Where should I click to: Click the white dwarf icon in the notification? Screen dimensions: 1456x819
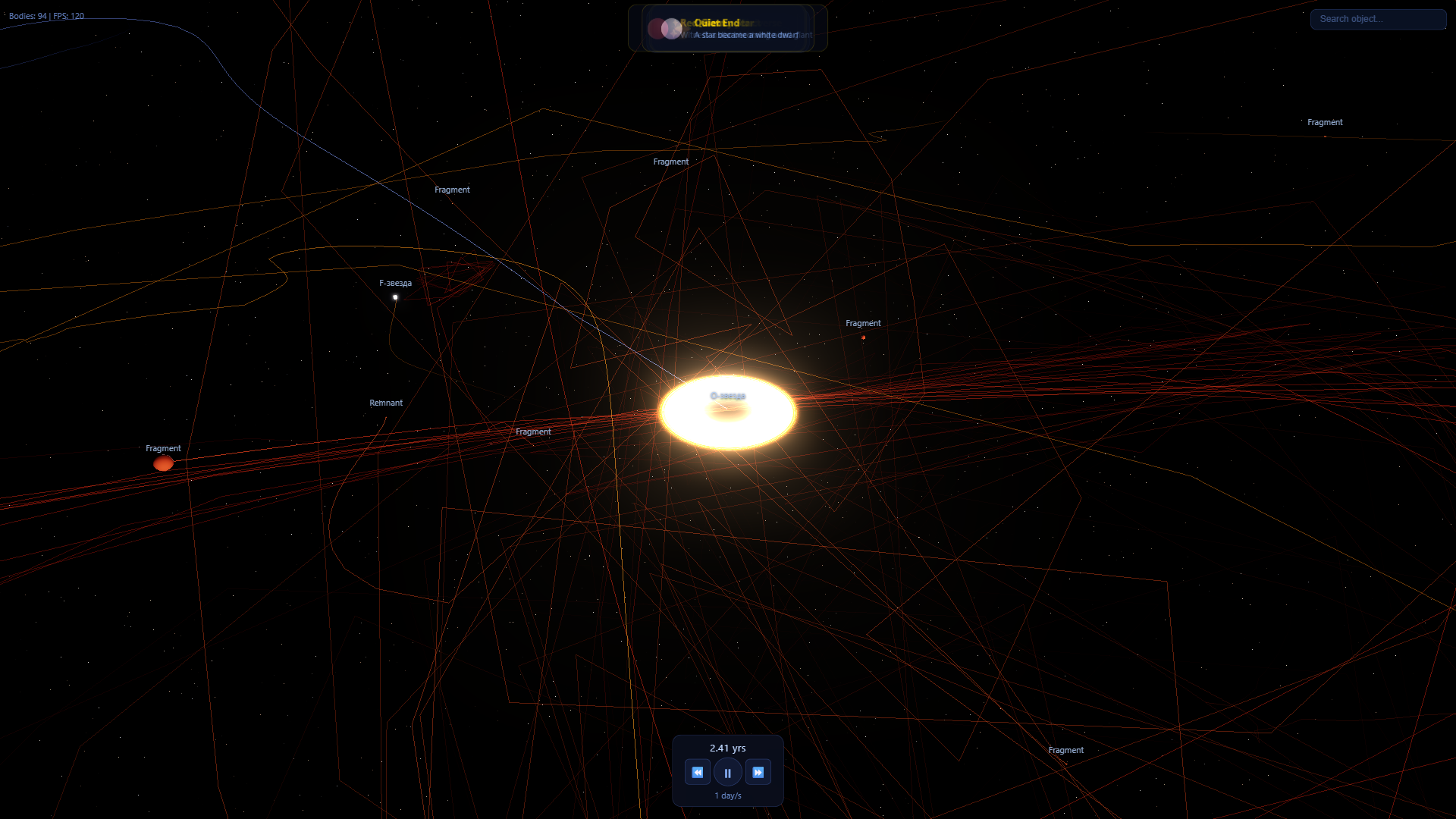coord(672,28)
